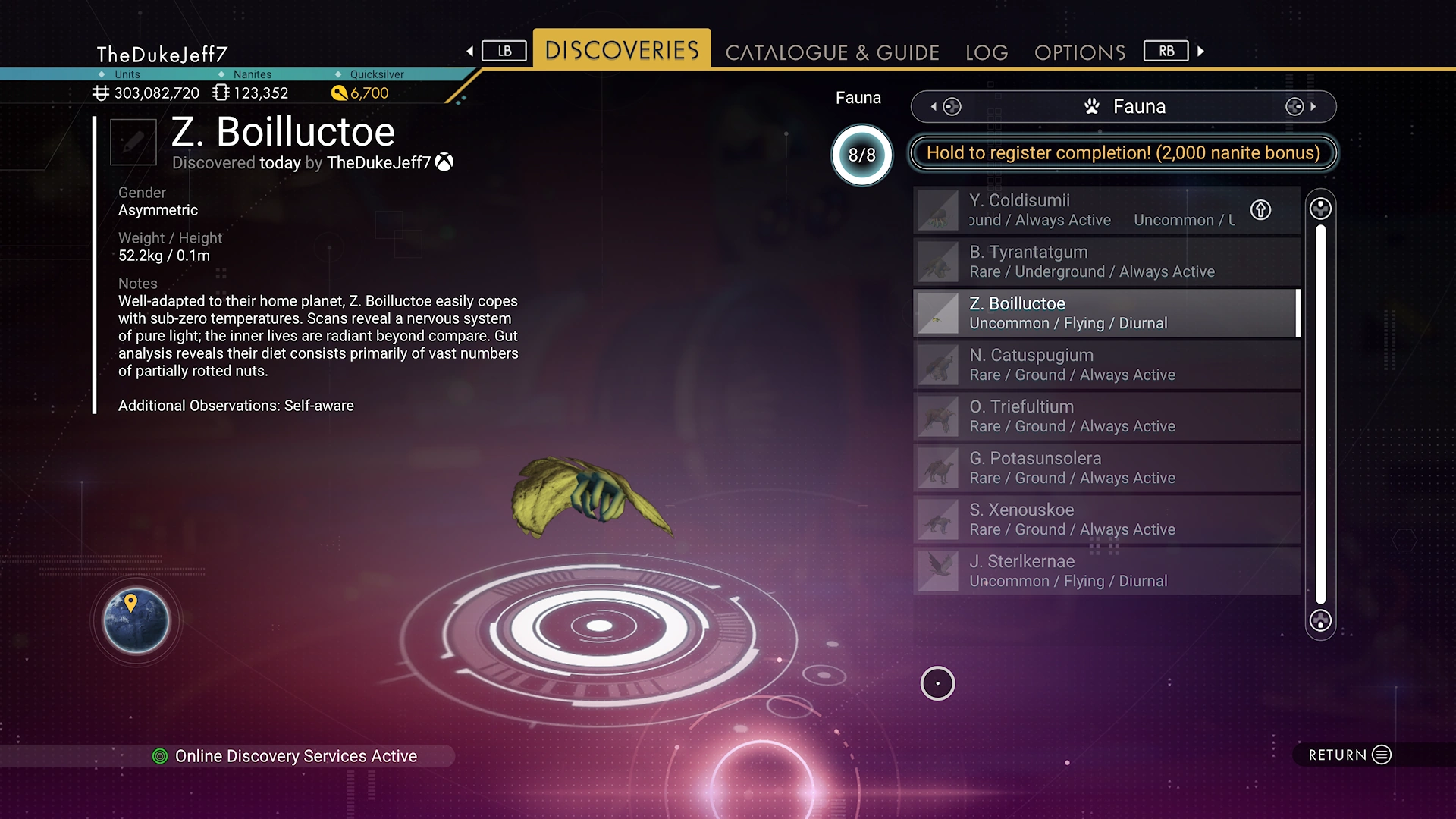This screenshot has height=819, width=1456.
Task: Rename Z. Boilluctoe with the pencil icon
Action: 133,142
